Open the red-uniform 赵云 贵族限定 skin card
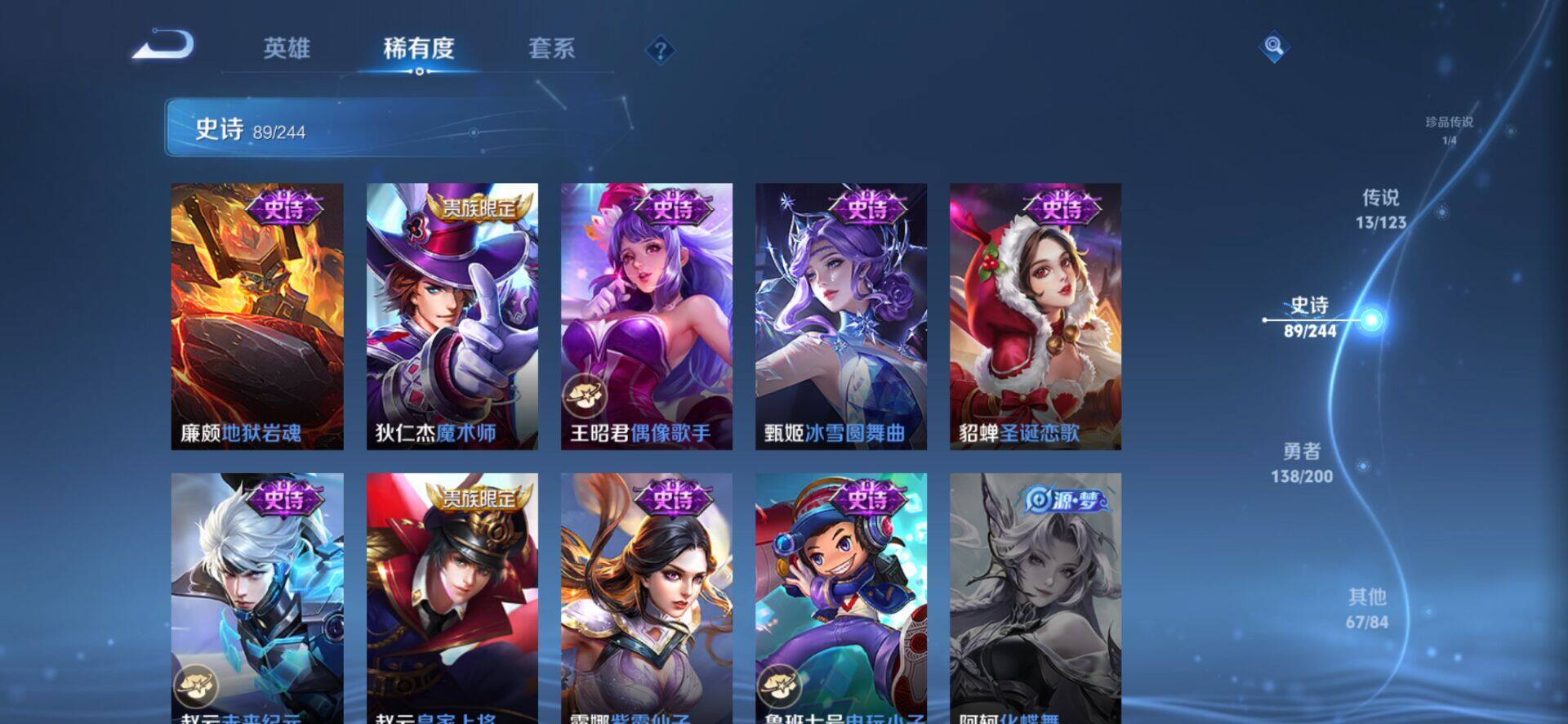 click(x=452, y=598)
